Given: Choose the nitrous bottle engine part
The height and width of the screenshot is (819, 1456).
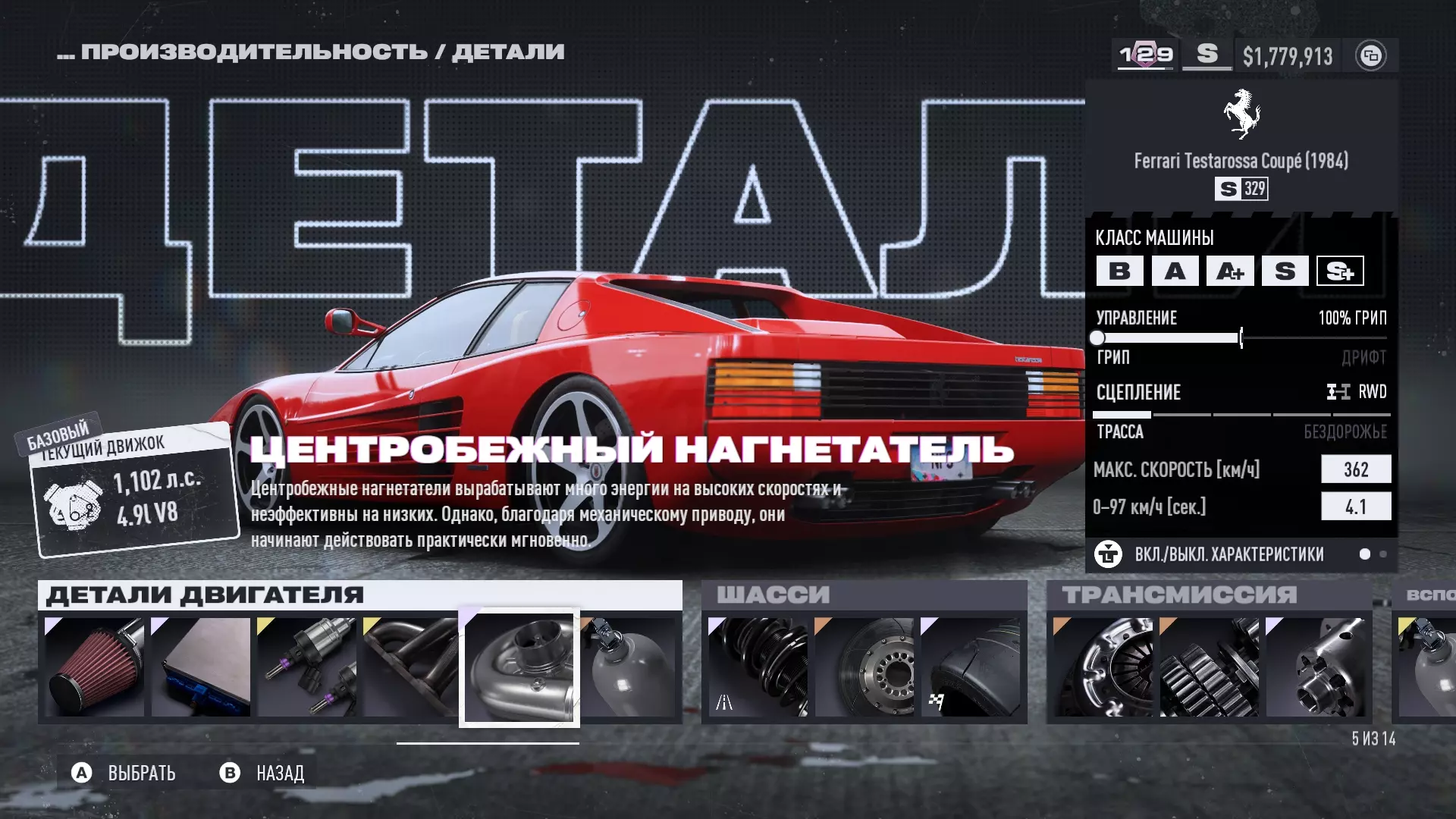Looking at the screenshot, I should point(629,667).
